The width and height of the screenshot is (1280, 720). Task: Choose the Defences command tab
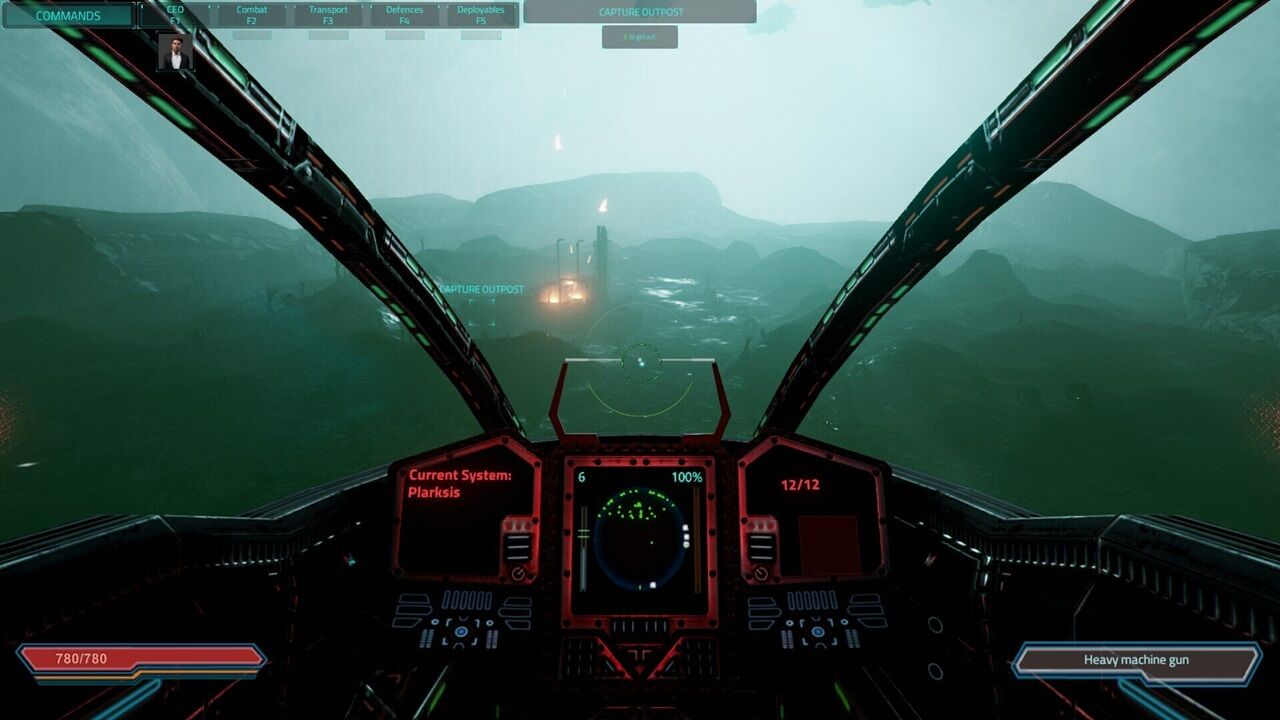coord(404,15)
